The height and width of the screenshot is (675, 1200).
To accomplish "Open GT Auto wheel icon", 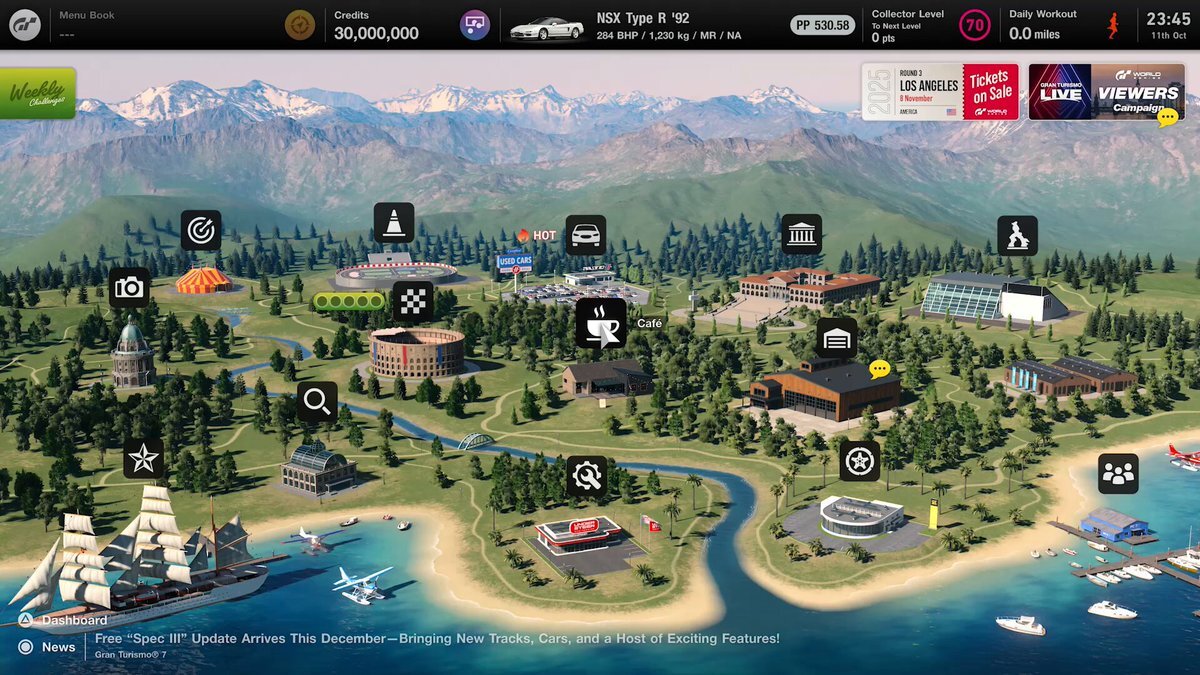I will tap(859, 461).
